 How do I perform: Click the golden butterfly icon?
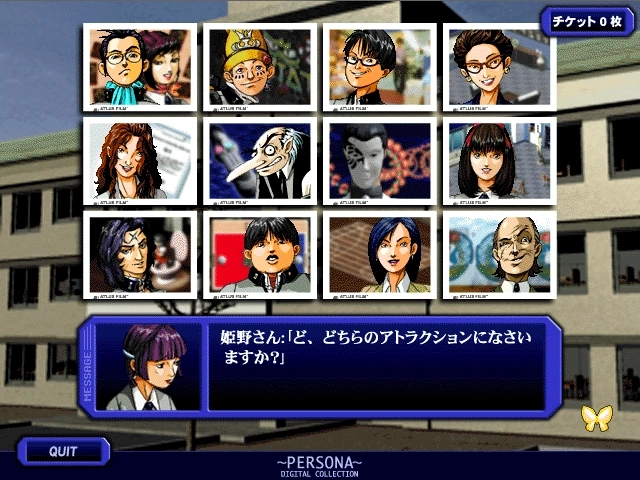(x=595, y=418)
